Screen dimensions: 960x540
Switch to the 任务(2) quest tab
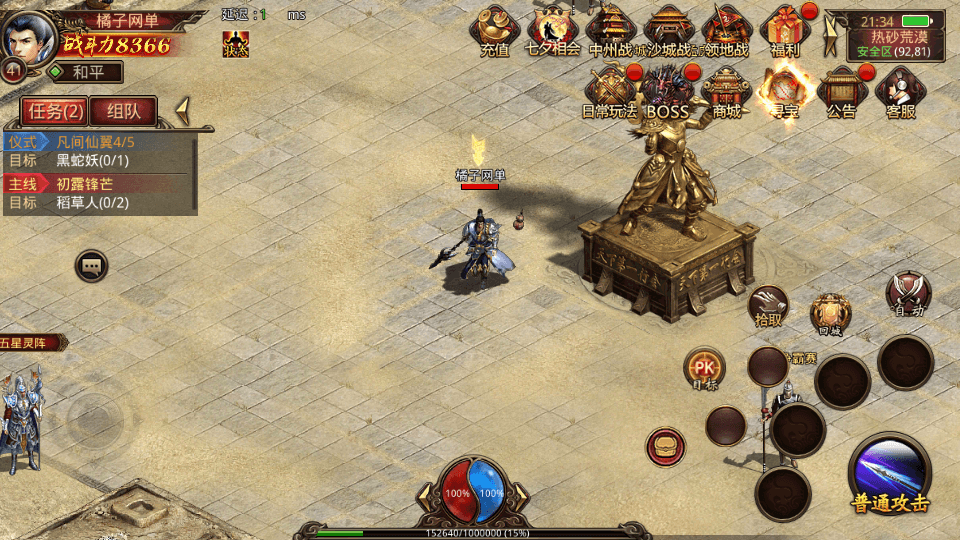tap(54, 110)
